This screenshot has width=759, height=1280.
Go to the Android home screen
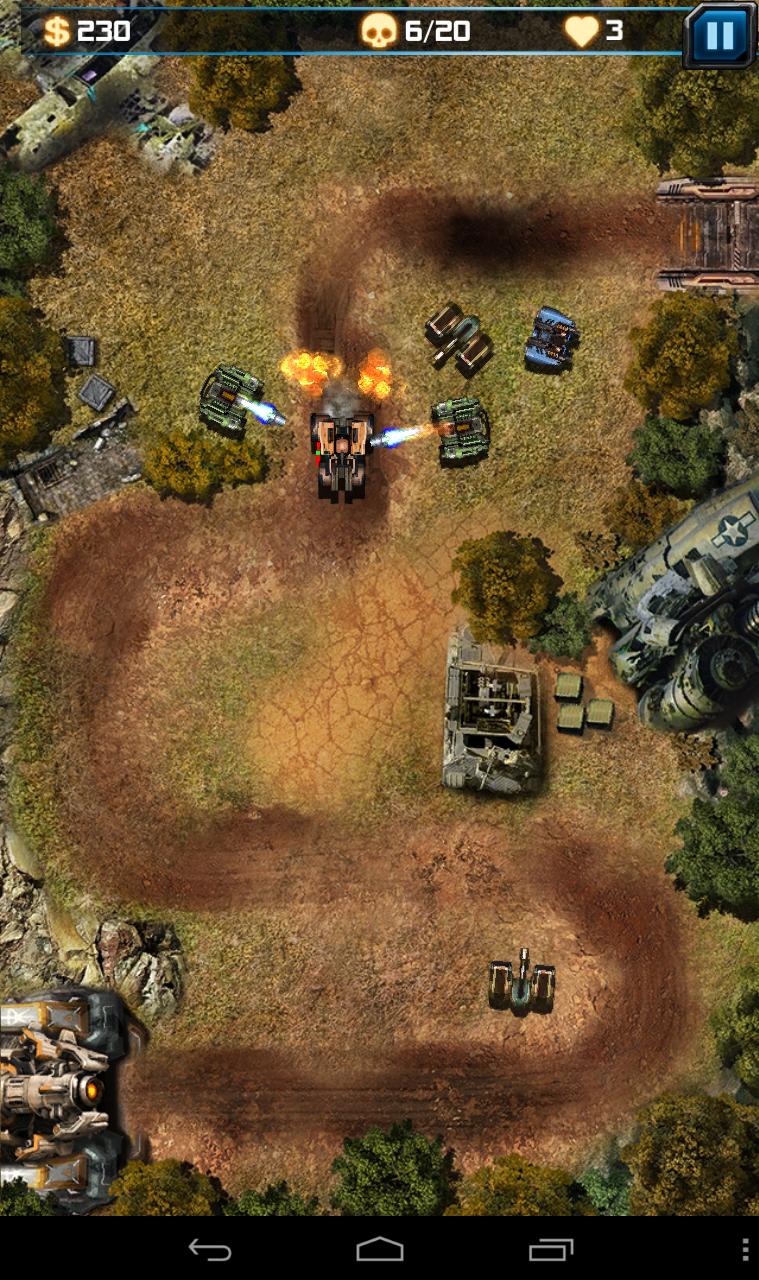tap(380, 1249)
